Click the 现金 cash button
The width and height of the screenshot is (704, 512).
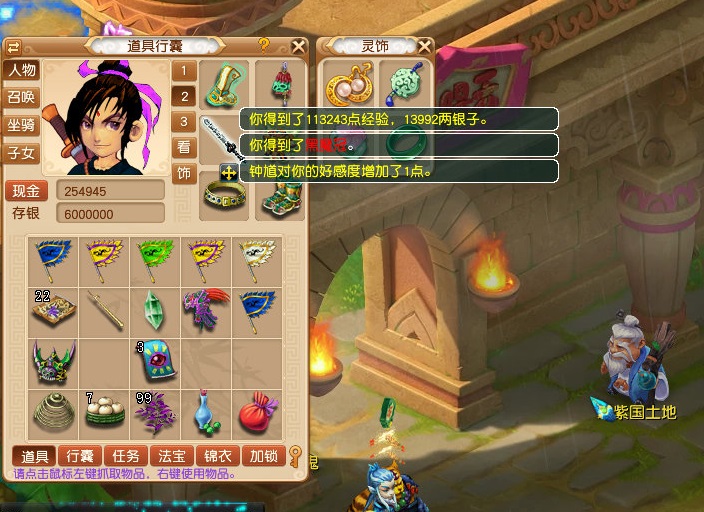27,191
